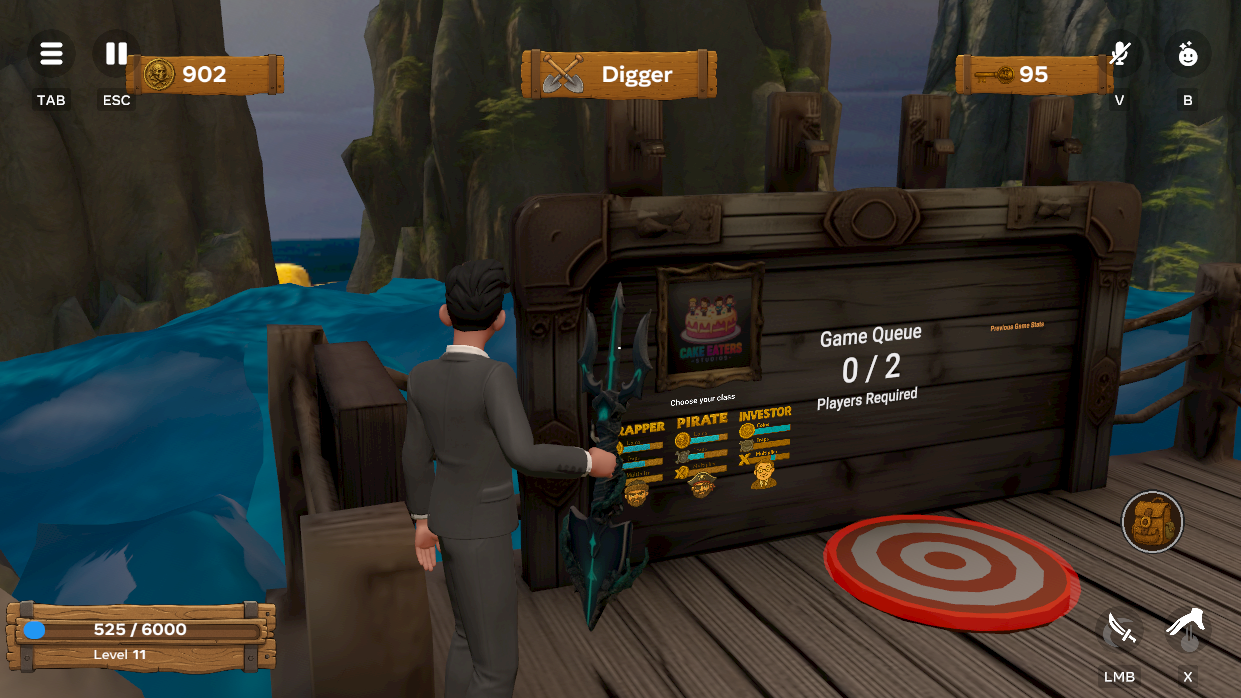This screenshot has height=698, width=1241.
Task: Open the backpack inventory
Action: (1152, 521)
